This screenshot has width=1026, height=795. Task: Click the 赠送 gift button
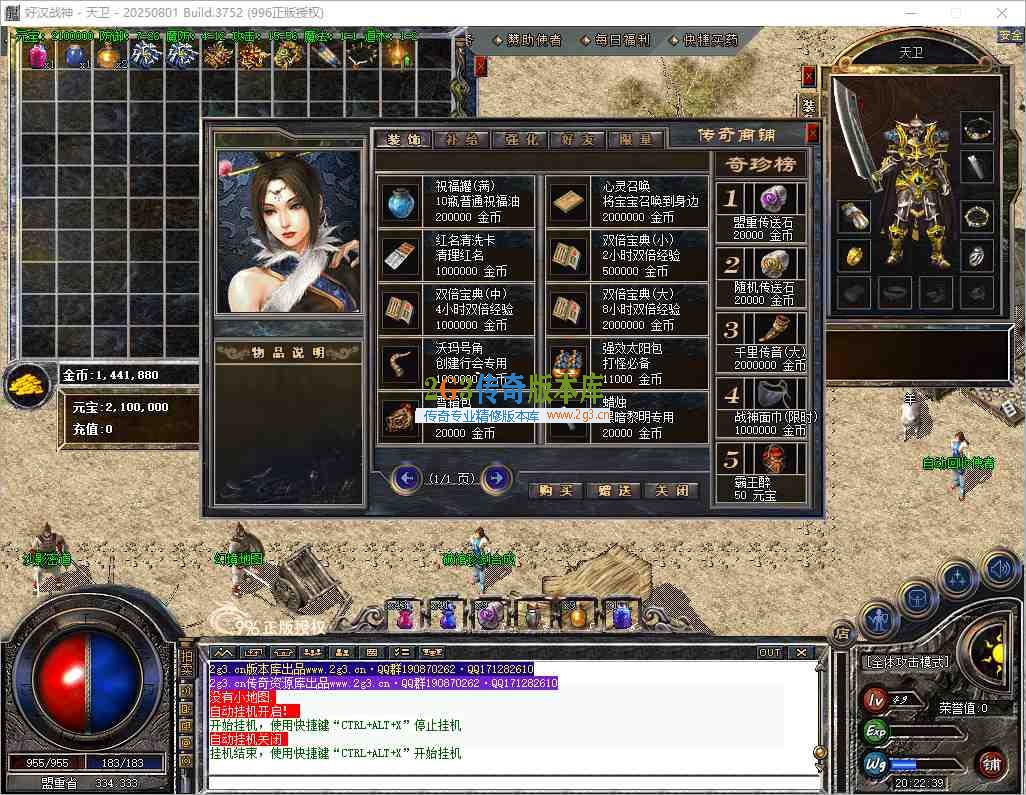[614, 490]
